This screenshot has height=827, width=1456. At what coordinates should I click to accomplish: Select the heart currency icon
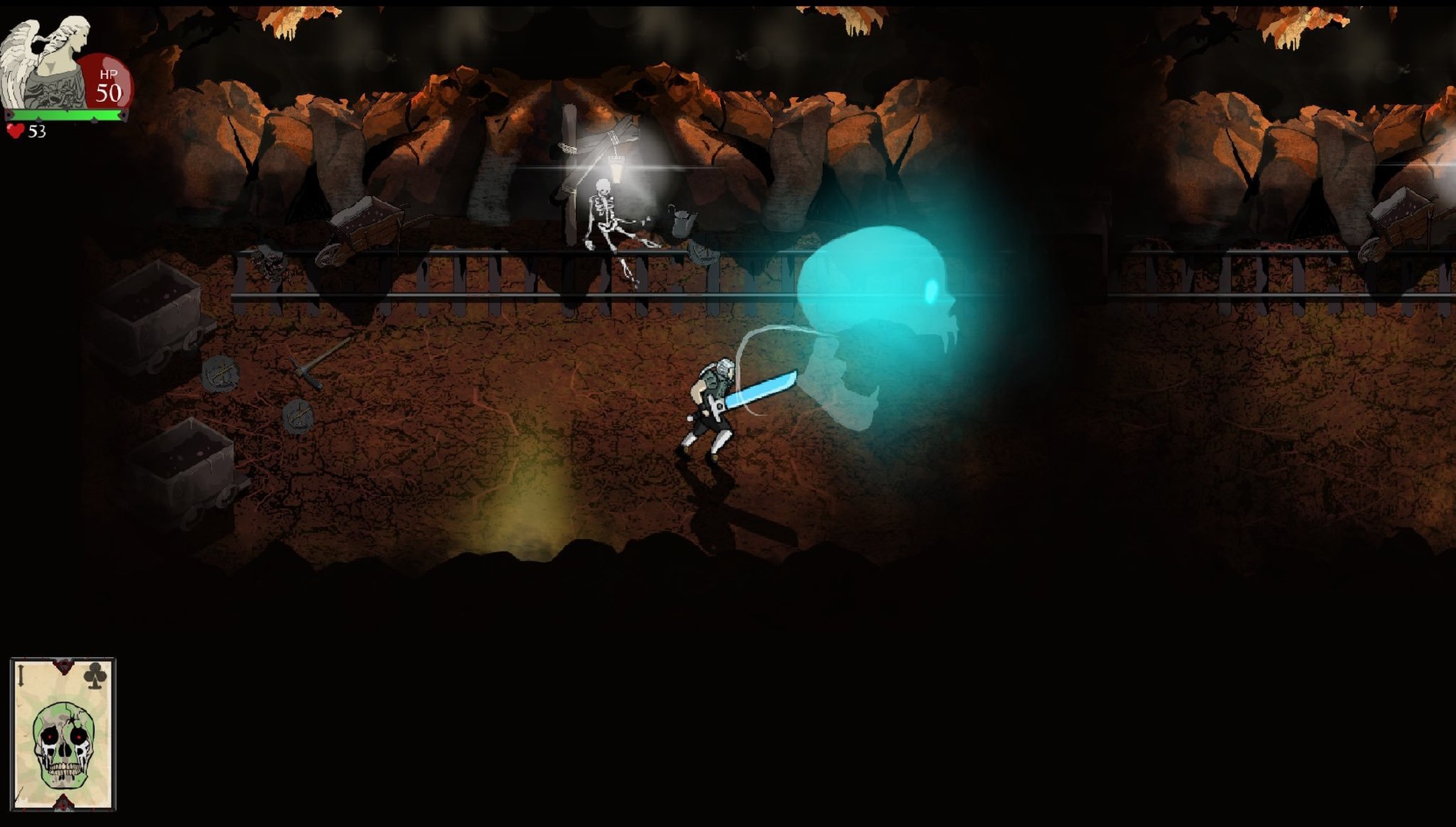[x=15, y=132]
